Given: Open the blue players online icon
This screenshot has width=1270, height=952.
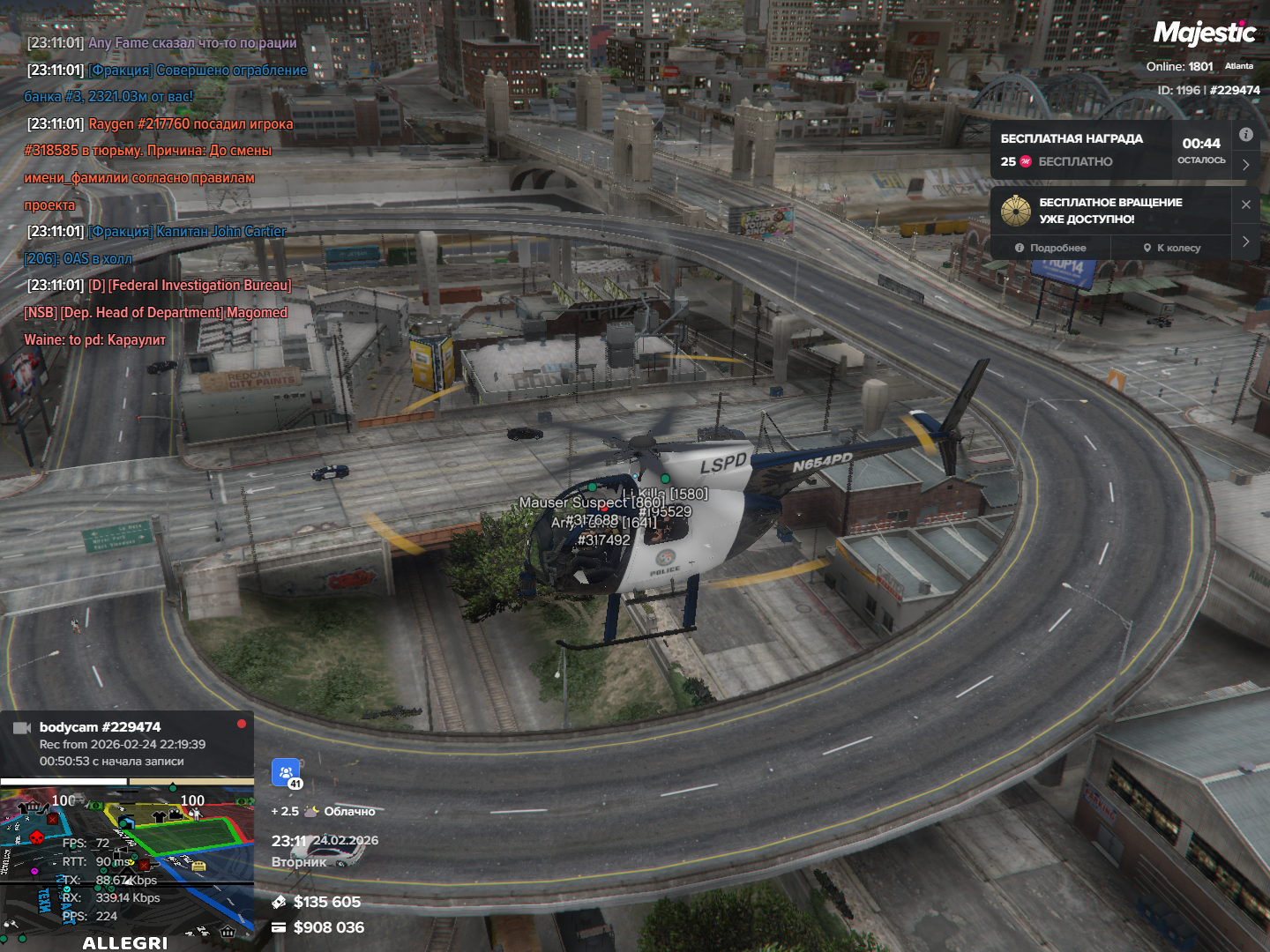Looking at the screenshot, I should tap(286, 773).
